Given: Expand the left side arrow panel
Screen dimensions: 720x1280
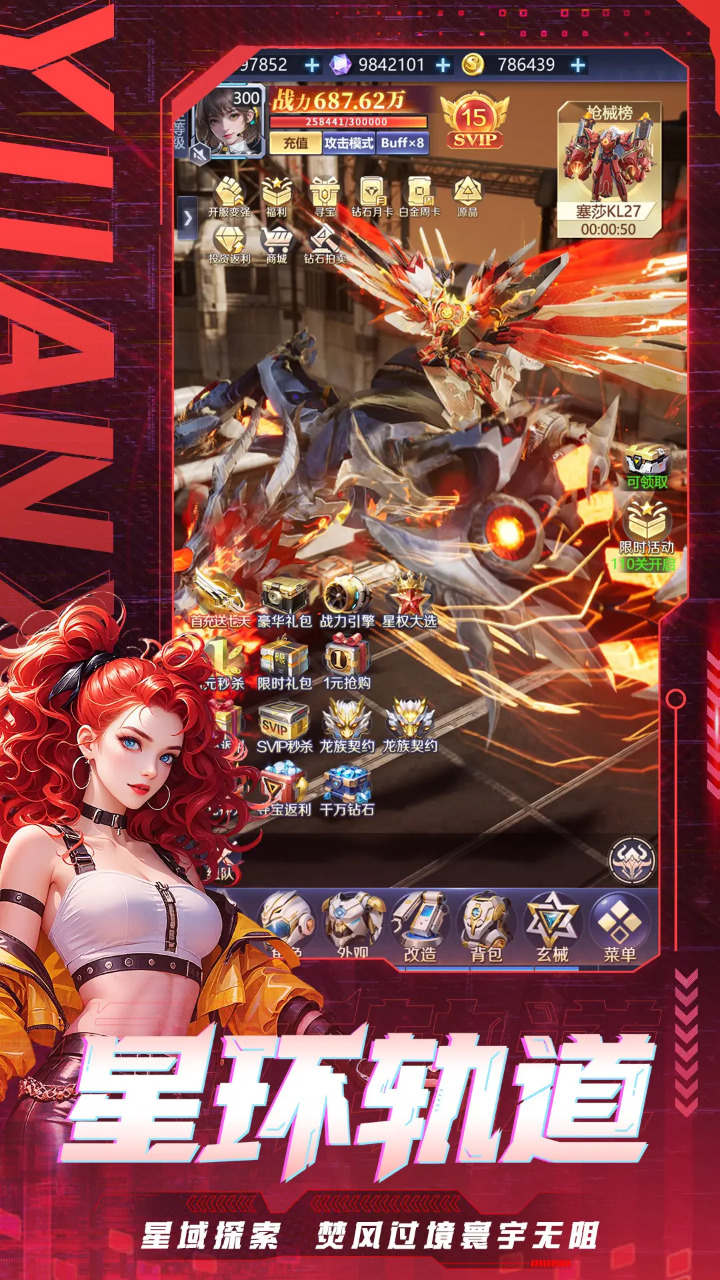Looking at the screenshot, I should (187, 217).
